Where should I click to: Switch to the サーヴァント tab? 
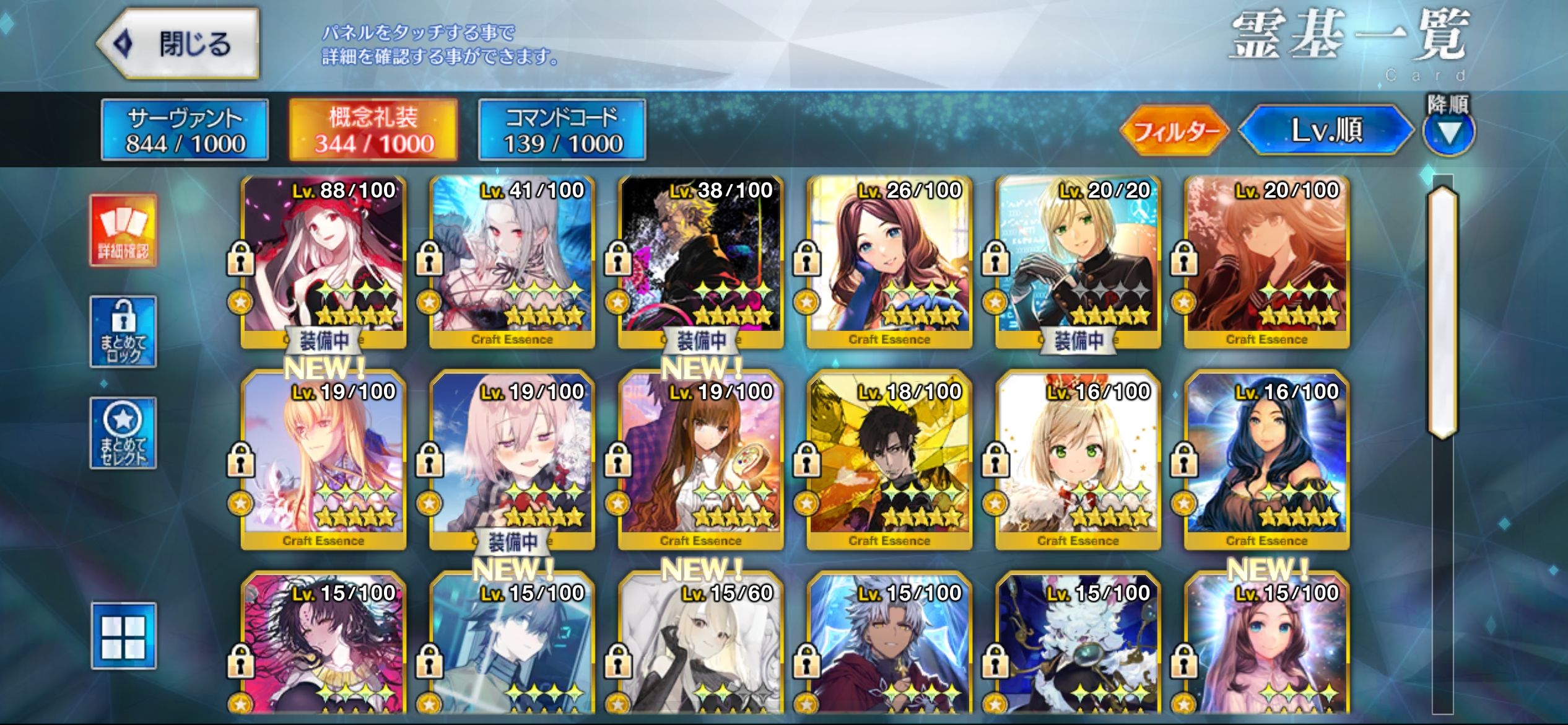[x=185, y=130]
